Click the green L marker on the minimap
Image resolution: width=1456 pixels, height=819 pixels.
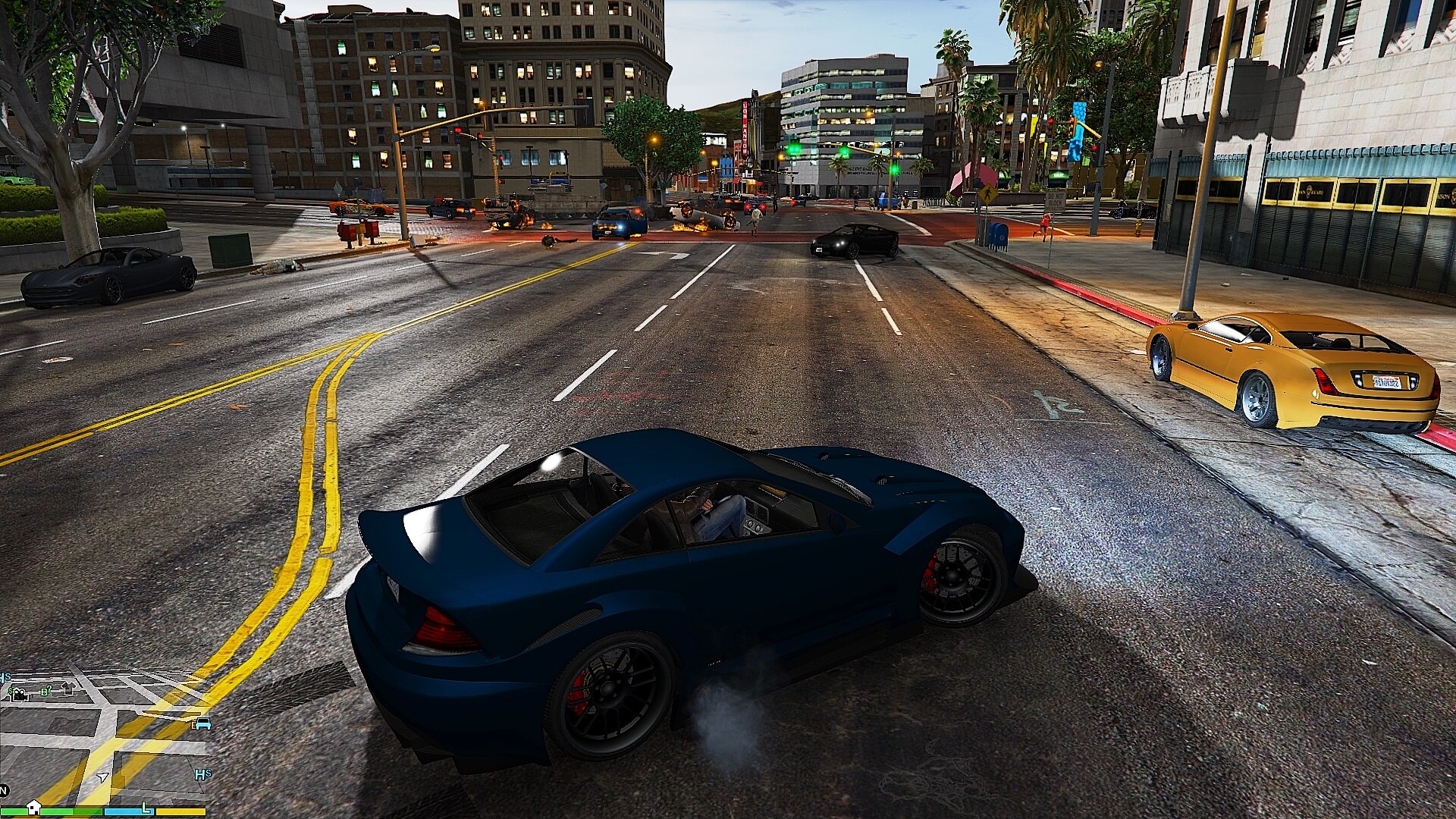(x=145, y=805)
